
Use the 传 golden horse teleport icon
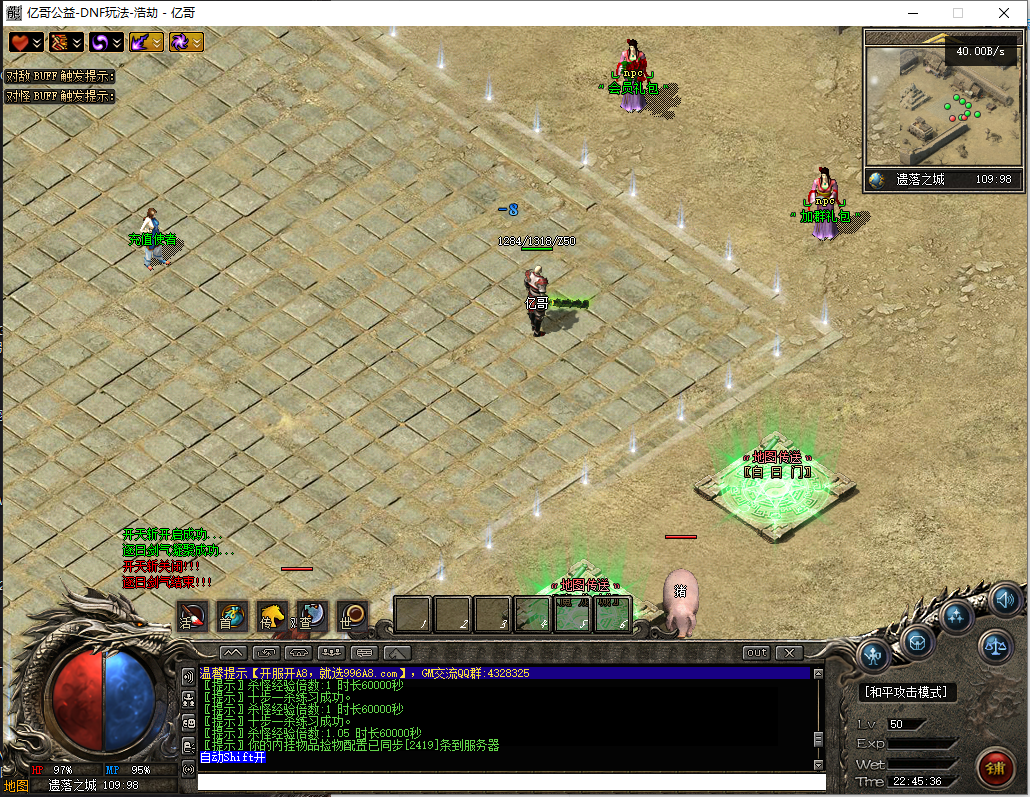pyautogui.click(x=272, y=616)
